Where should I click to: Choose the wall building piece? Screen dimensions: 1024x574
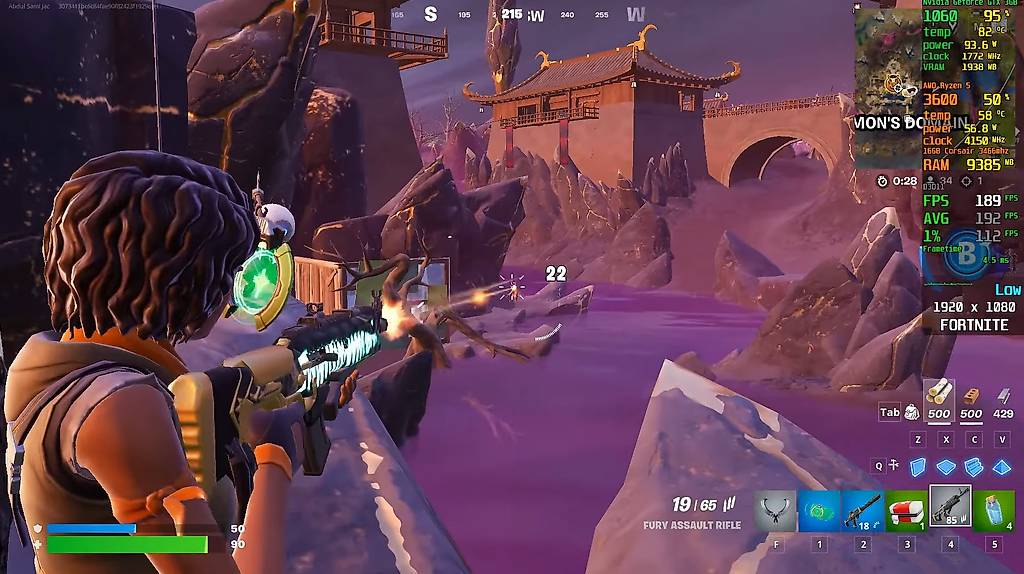[x=917, y=466]
